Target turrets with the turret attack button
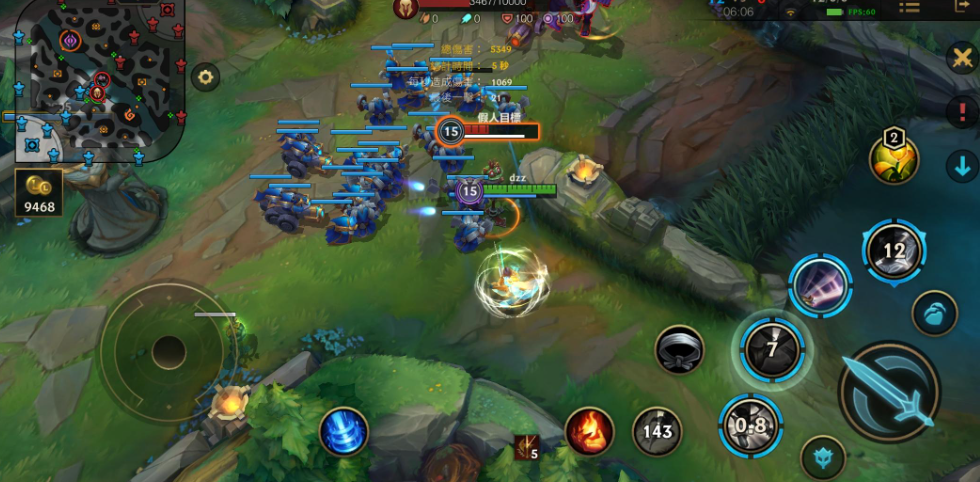The image size is (980, 482). coord(823,458)
